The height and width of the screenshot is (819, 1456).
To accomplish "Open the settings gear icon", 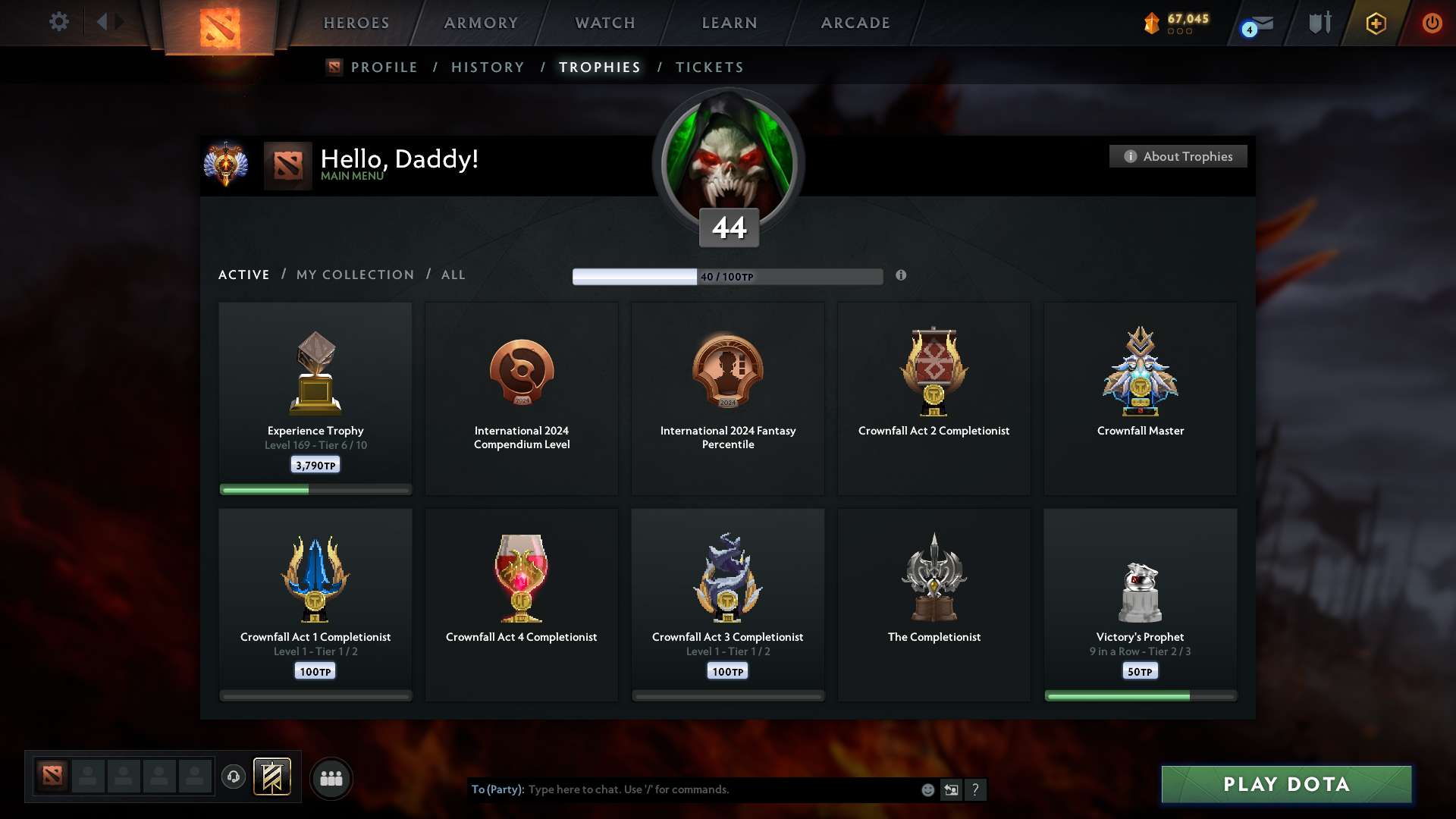I will click(59, 22).
